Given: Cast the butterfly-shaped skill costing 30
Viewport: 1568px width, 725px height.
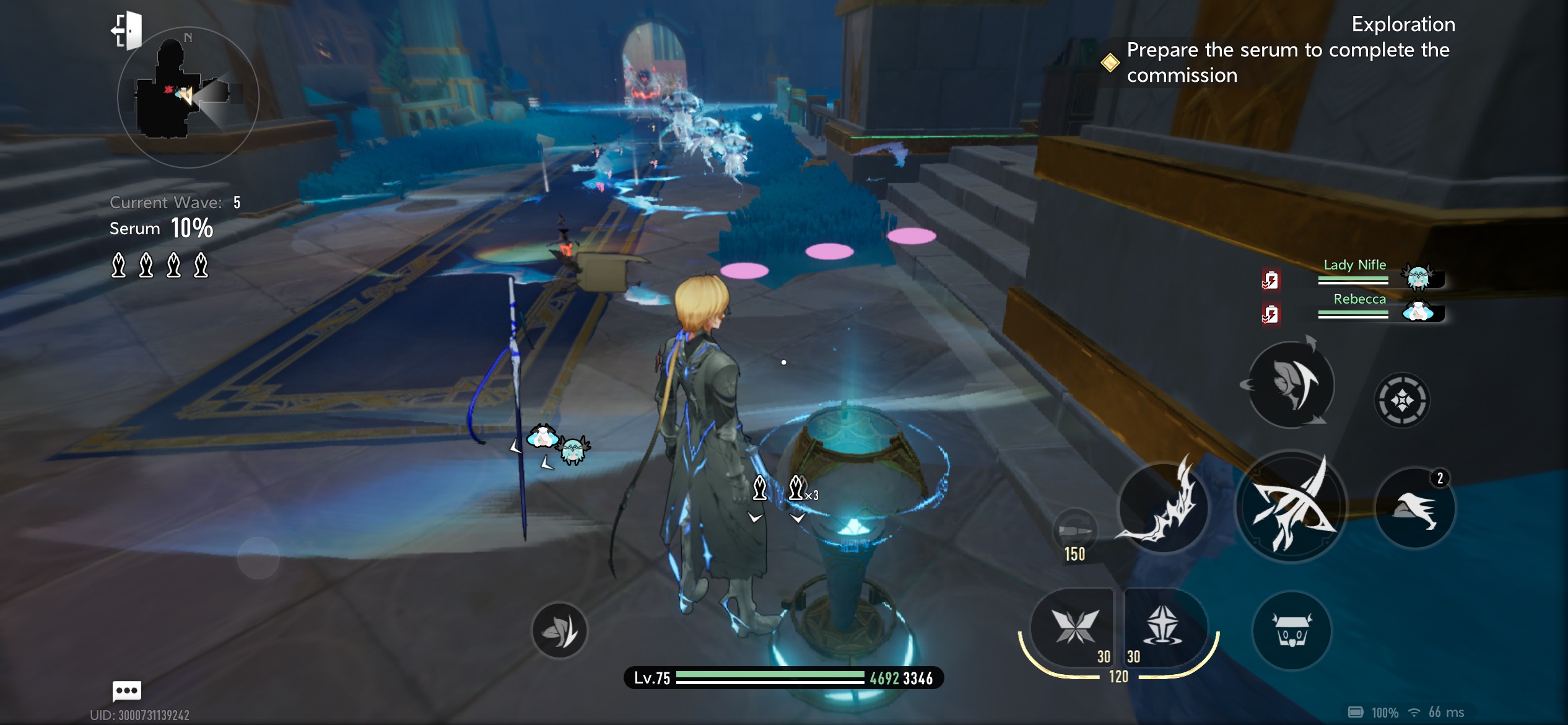Looking at the screenshot, I should [x=1073, y=627].
